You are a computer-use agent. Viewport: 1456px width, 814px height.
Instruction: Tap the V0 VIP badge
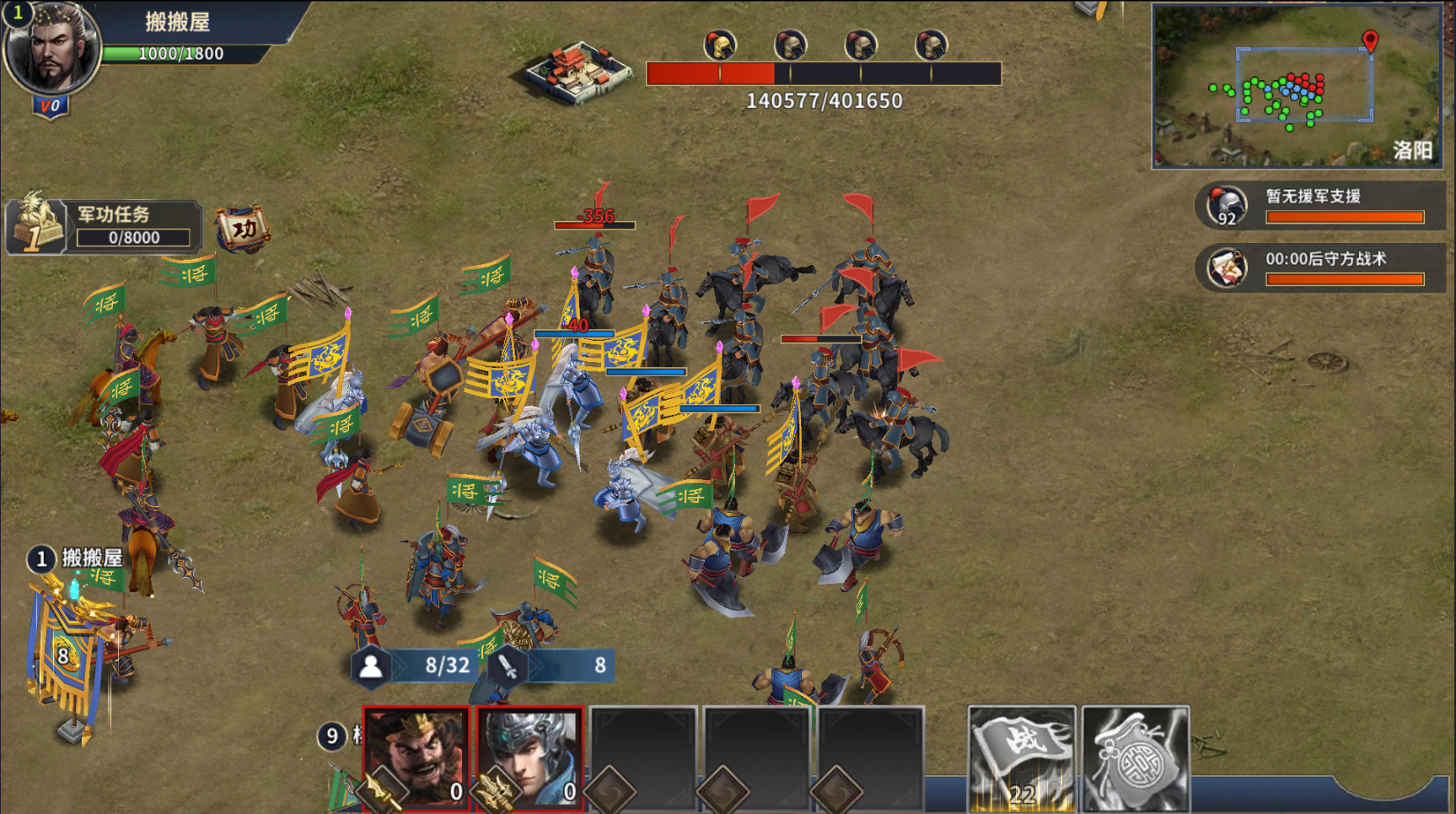coord(51,107)
